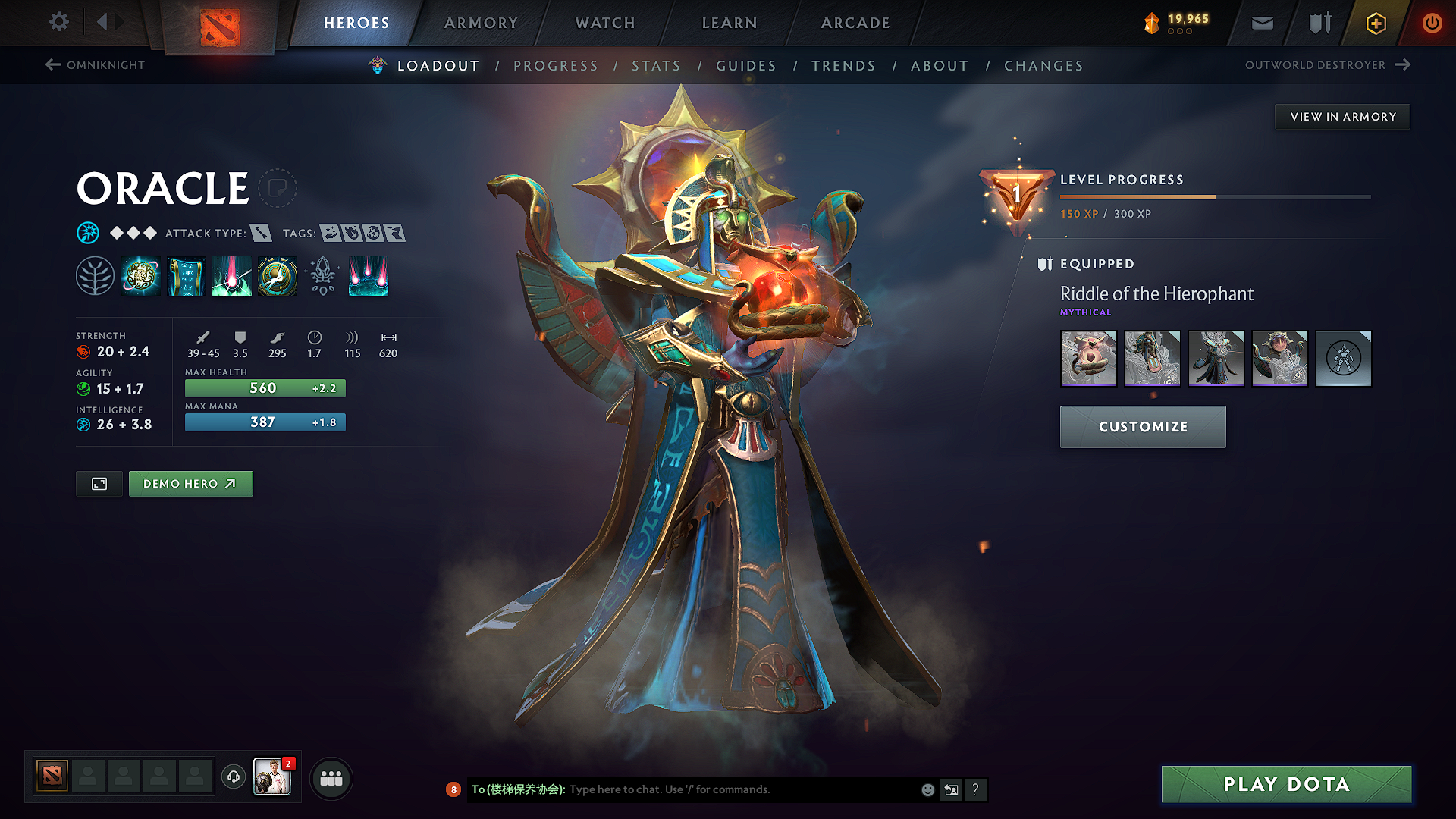Exit the game with the power icon
Image resolution: width=1456 pixels, height=819 pixels.
(x=1432, y=23)
